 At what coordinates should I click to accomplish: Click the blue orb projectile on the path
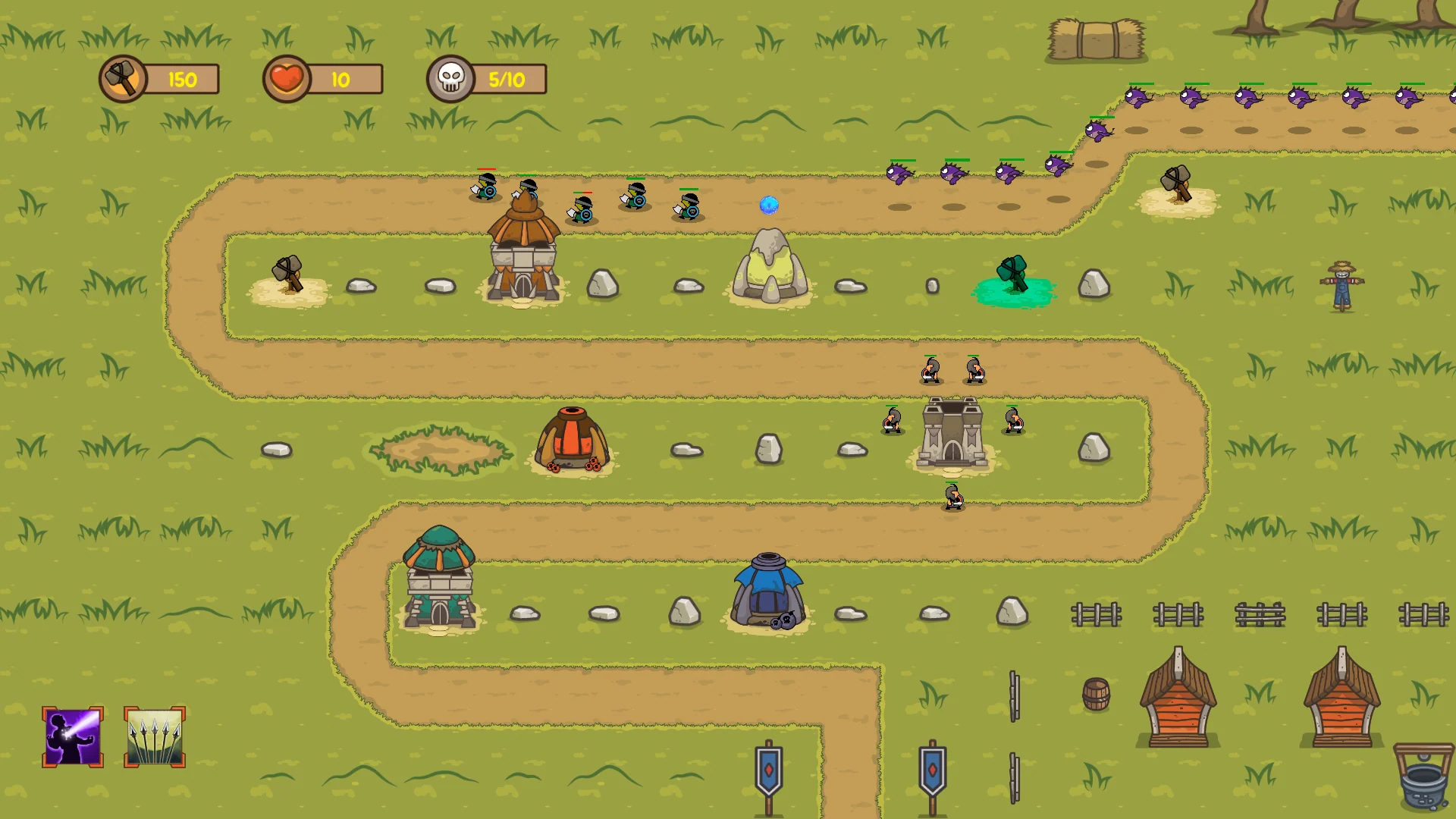768,203
